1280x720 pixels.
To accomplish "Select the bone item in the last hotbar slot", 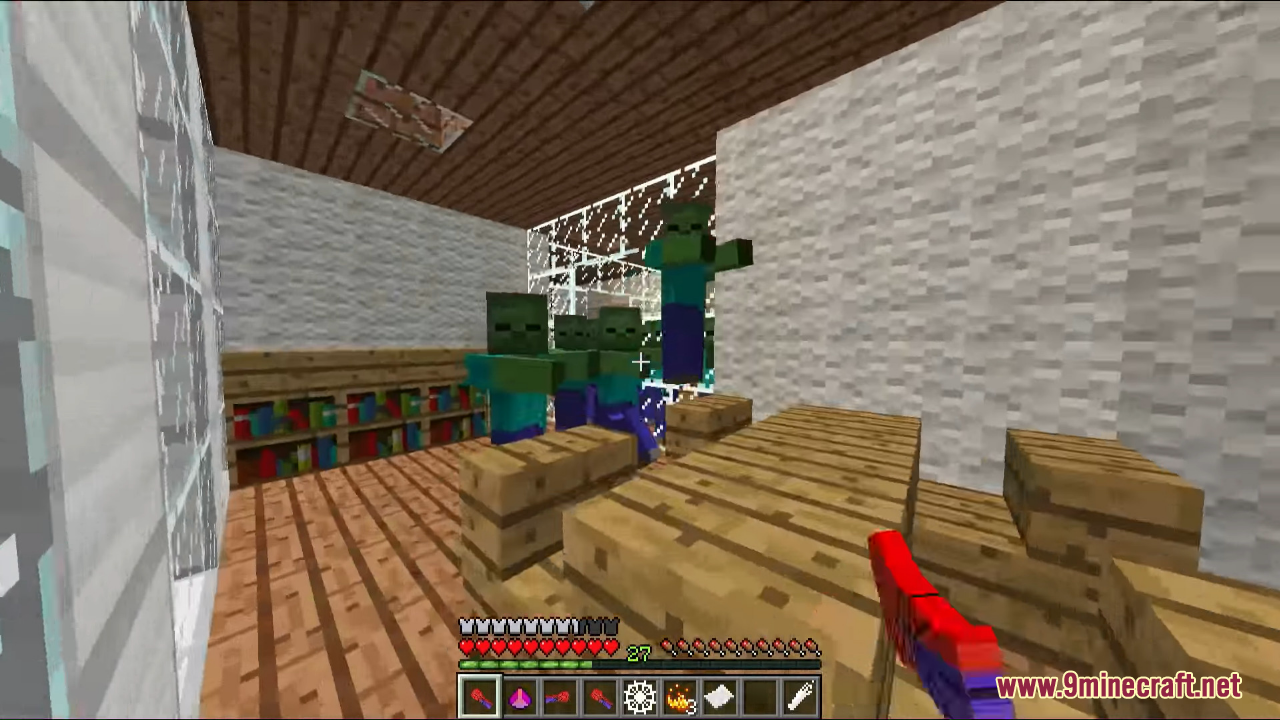I will [x=758, y=694].
